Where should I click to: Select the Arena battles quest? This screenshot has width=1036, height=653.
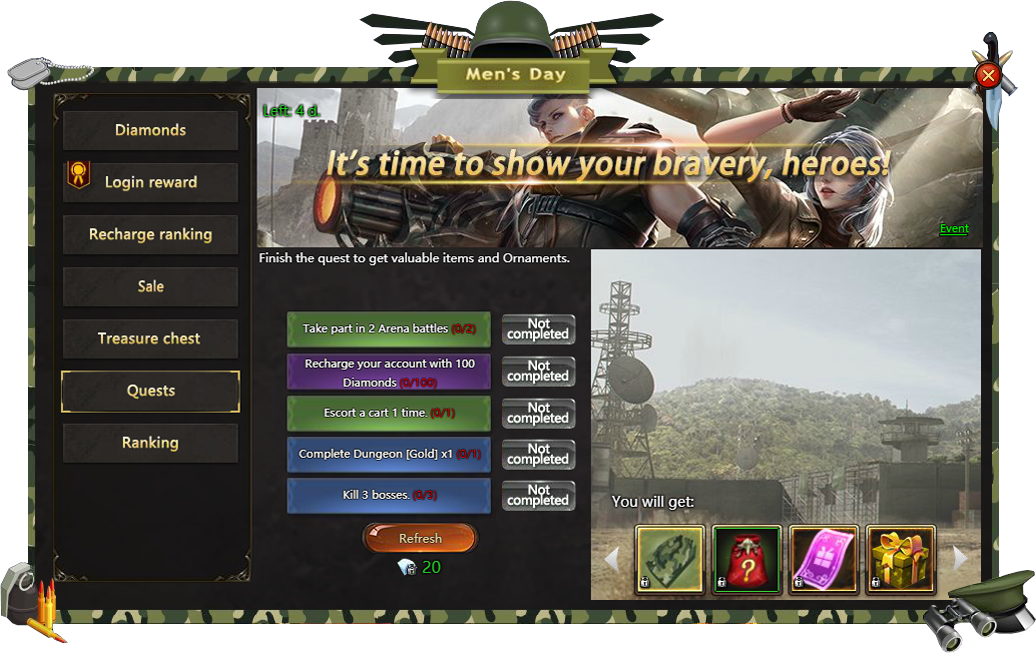point(389,329)
